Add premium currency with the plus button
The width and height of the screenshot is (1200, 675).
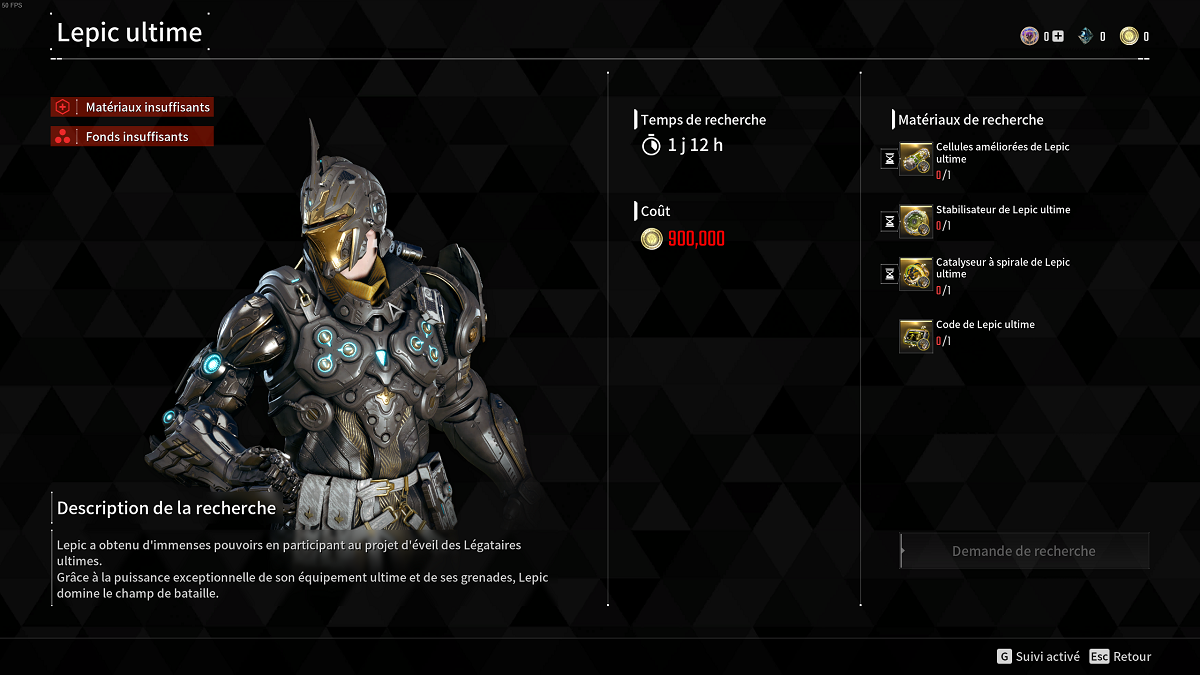pos(1058,37)
